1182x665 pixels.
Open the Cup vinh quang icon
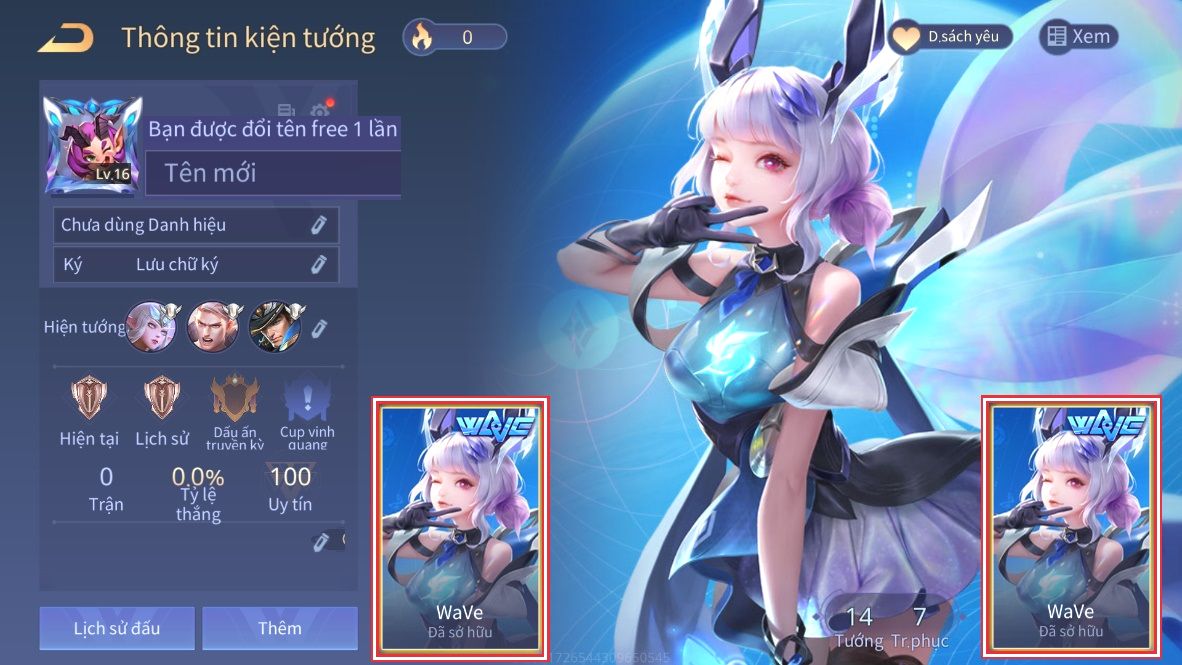point(306,399)
